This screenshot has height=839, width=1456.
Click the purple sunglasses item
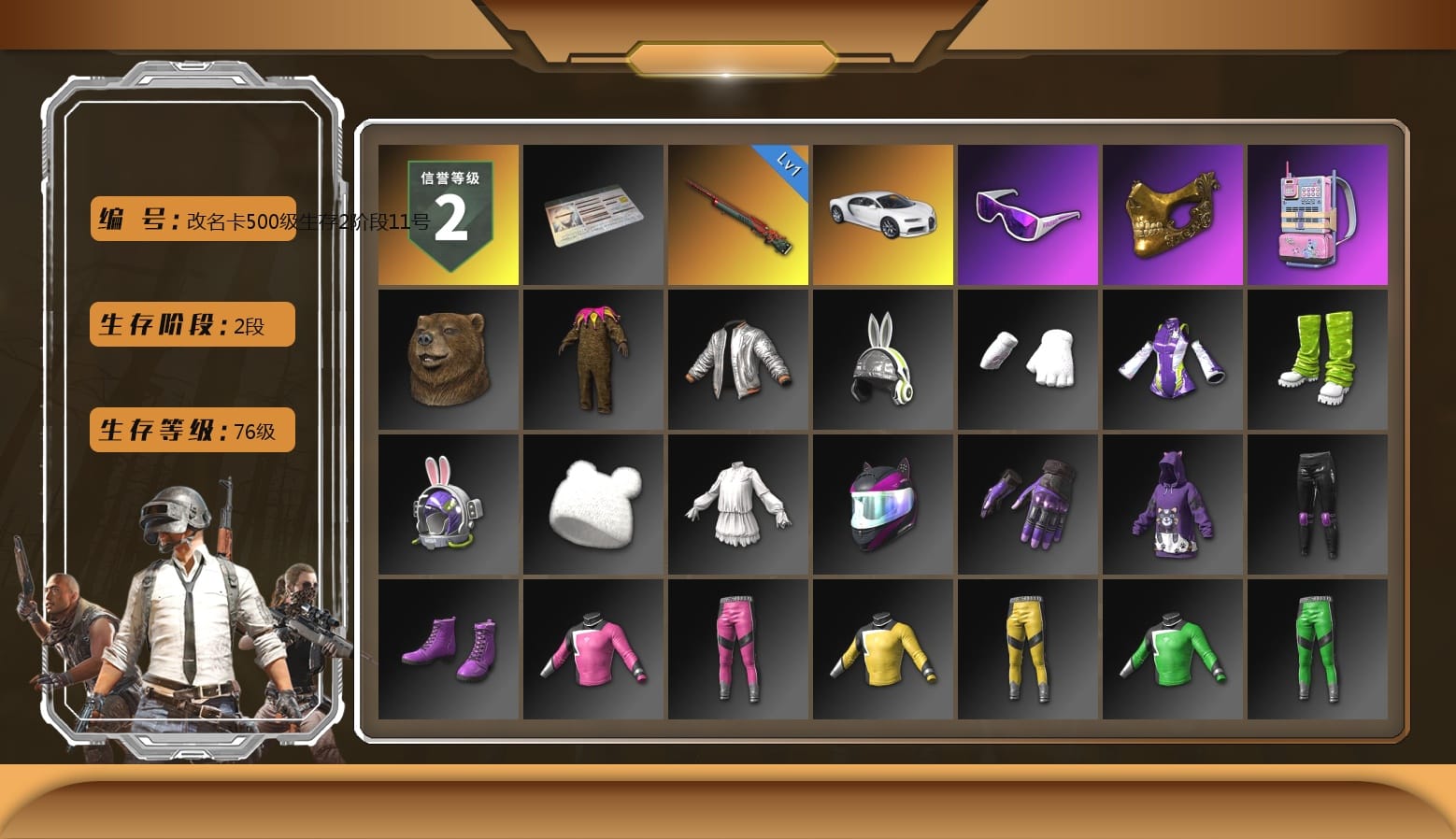(x=1027, y=214)
